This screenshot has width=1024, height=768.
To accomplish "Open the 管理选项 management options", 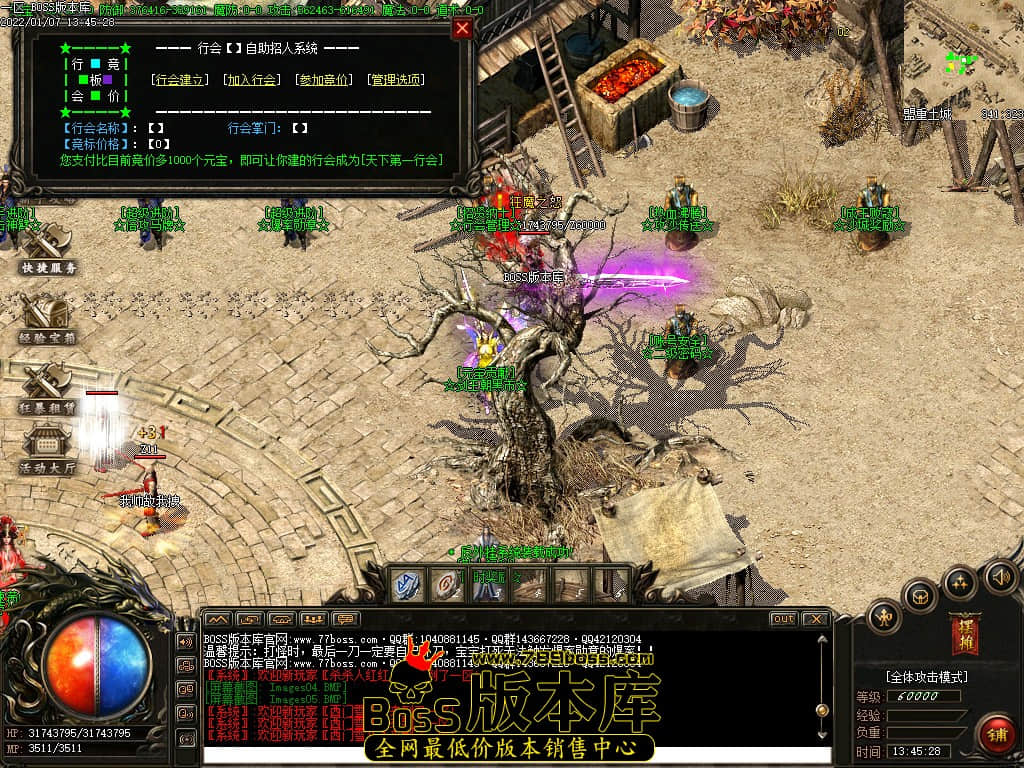I will [395, 80].
